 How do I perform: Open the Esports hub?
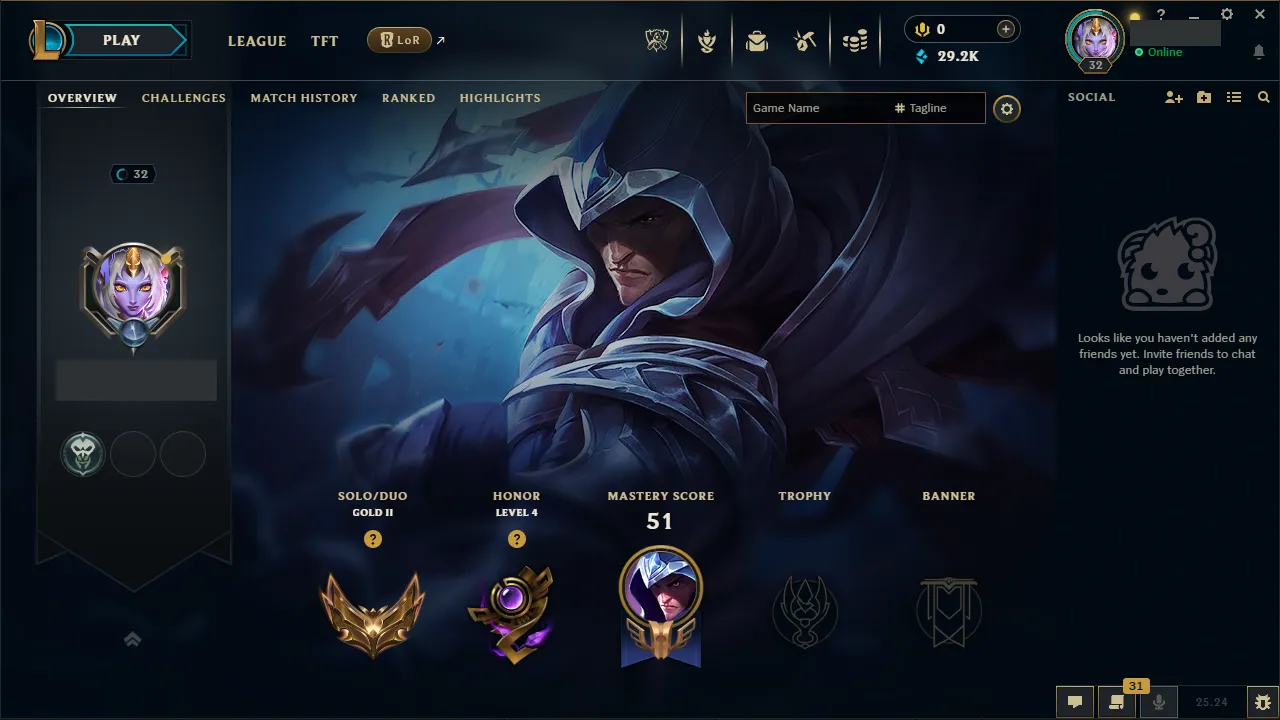[657, 39]
